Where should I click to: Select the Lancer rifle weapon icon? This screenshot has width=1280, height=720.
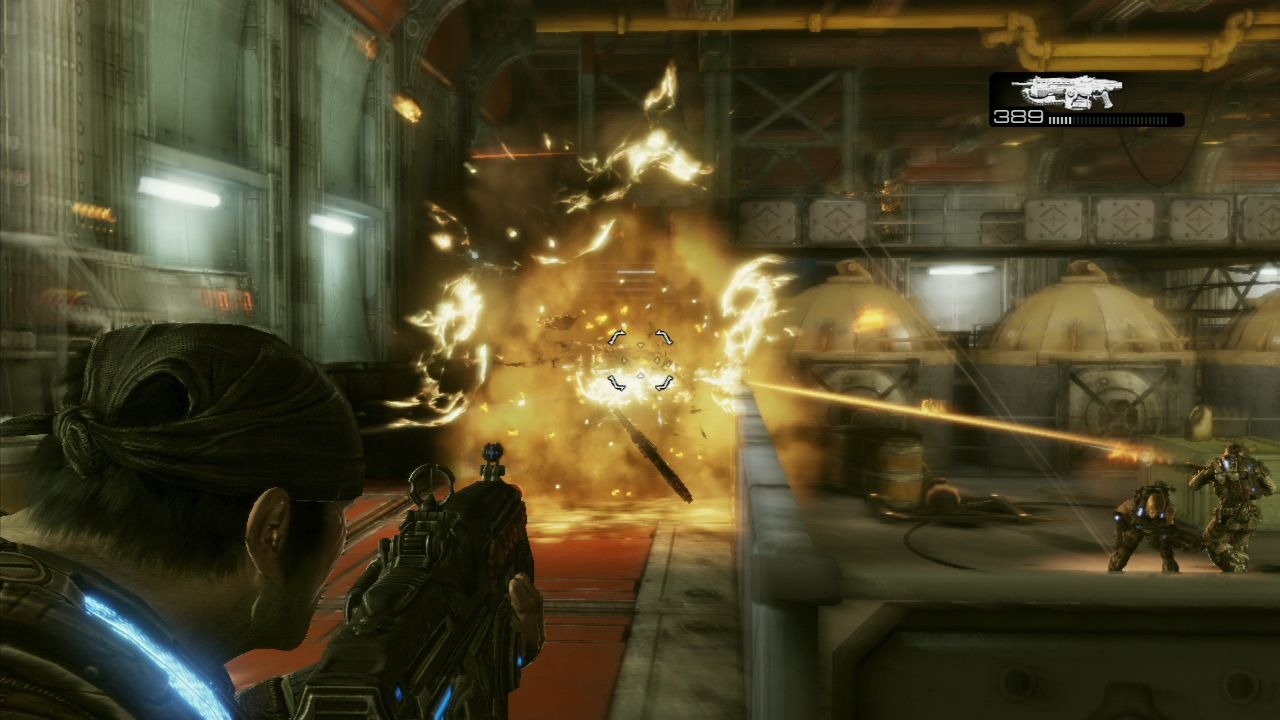tap(1066, 91)
